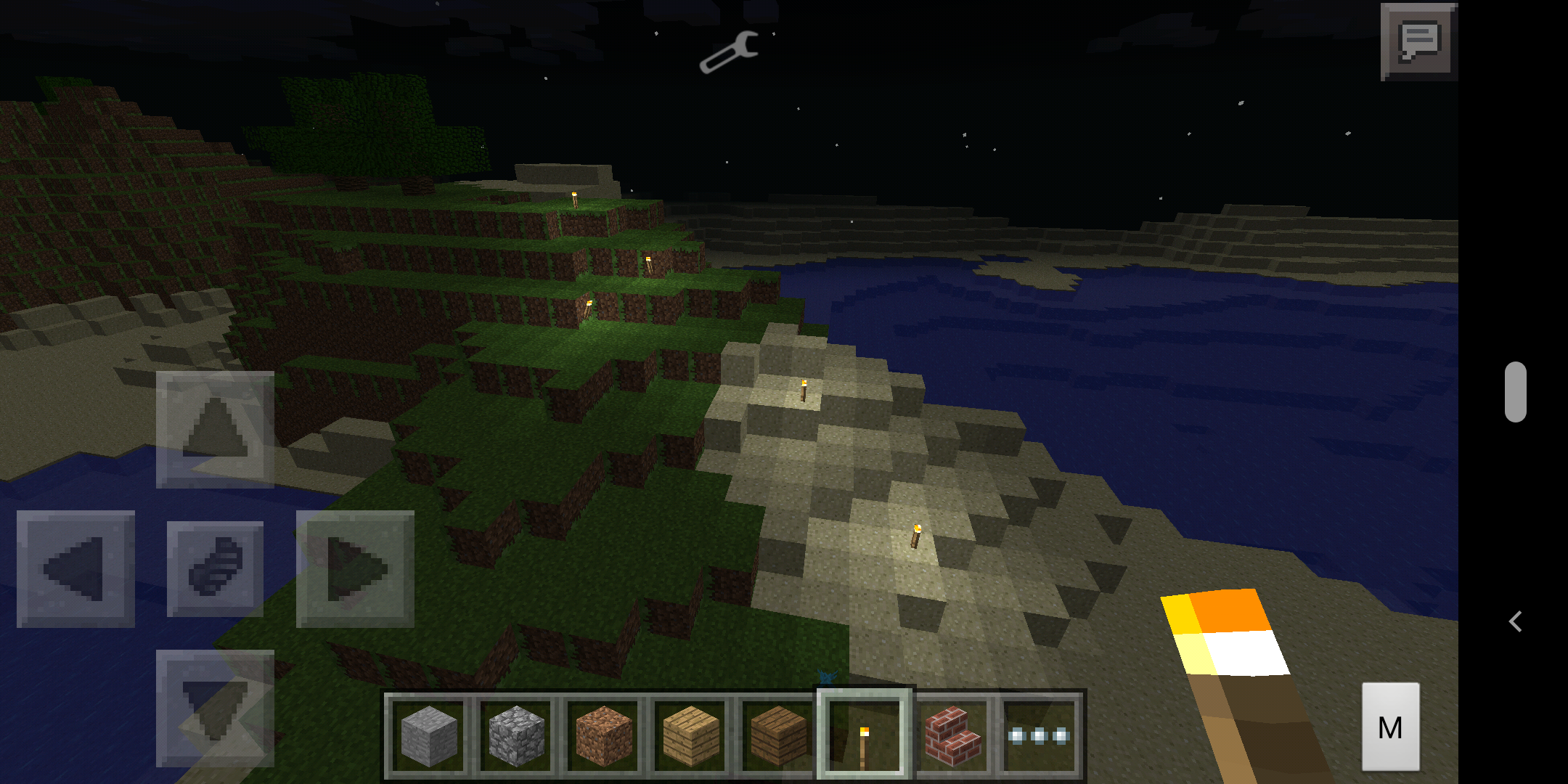Screen dimensions: 1568x784
Task: Jump using the center d-pad button
Action: (x=215, y=569)
